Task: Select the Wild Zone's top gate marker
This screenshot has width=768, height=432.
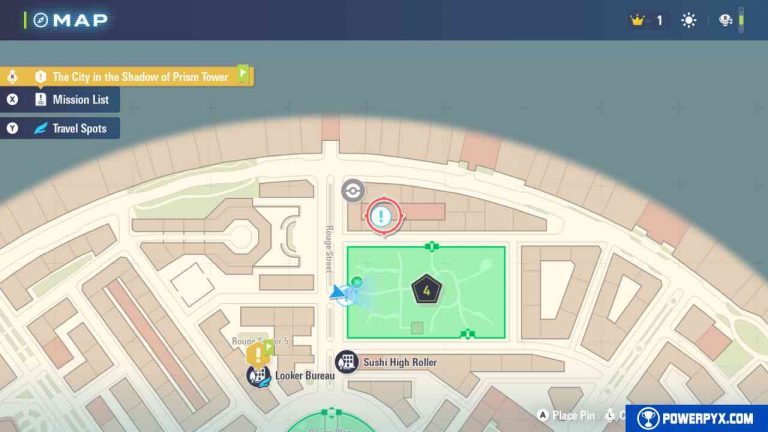Action: 431,245
